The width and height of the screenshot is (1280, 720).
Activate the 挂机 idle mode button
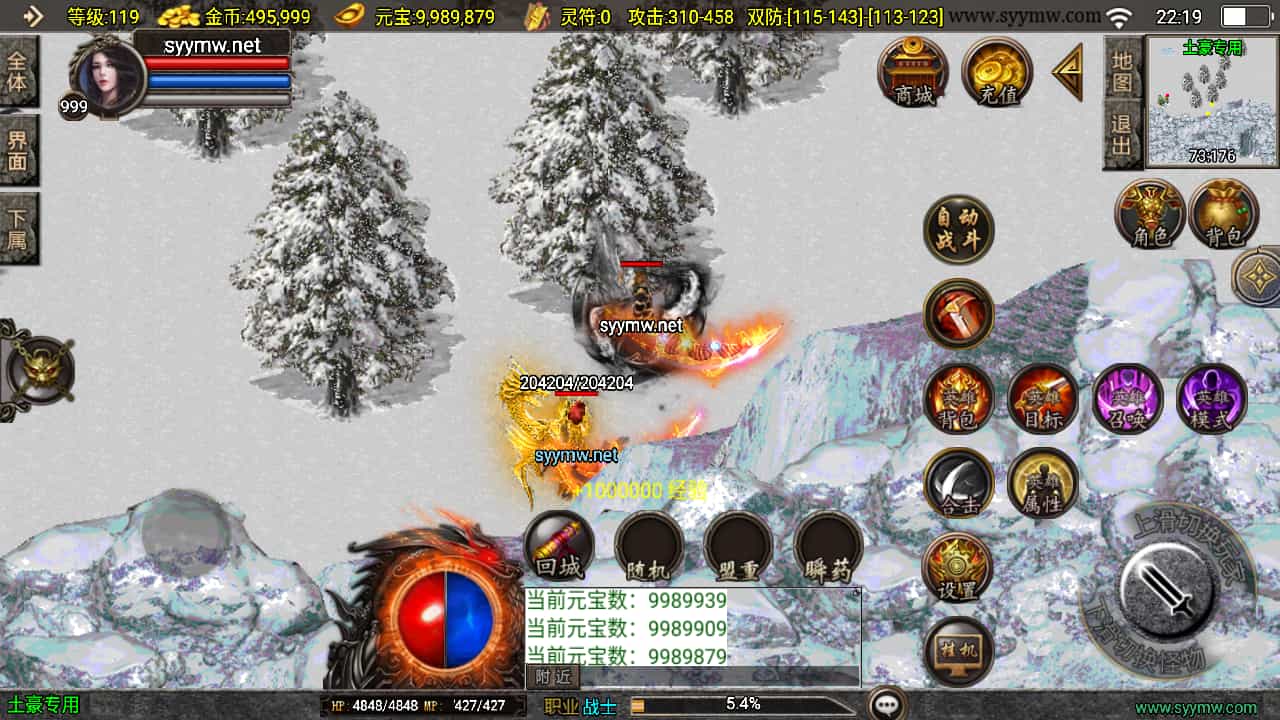pyautogui.click(x=958, y=651)
